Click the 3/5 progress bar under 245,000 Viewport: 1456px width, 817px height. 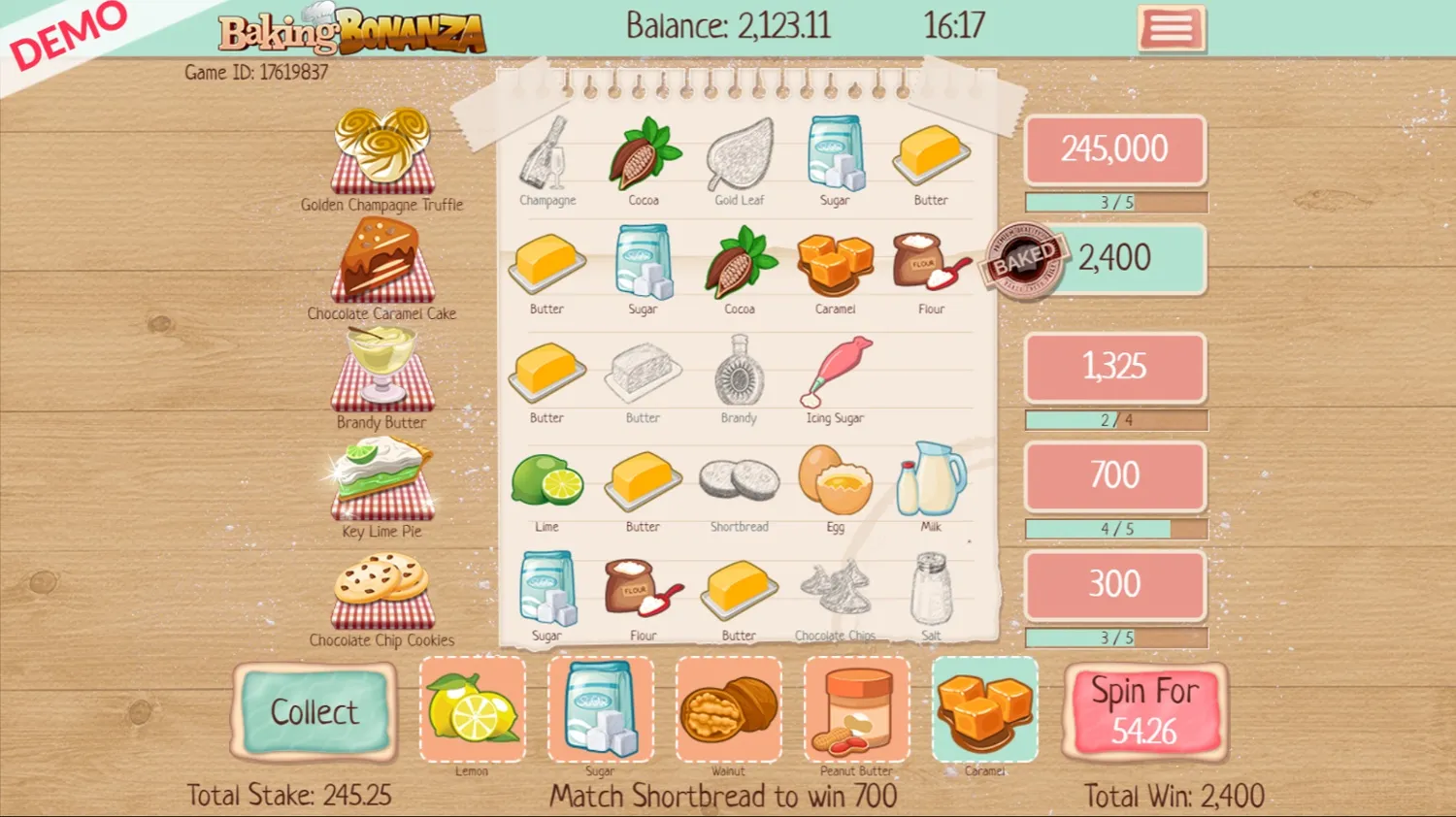(1114, 202)
